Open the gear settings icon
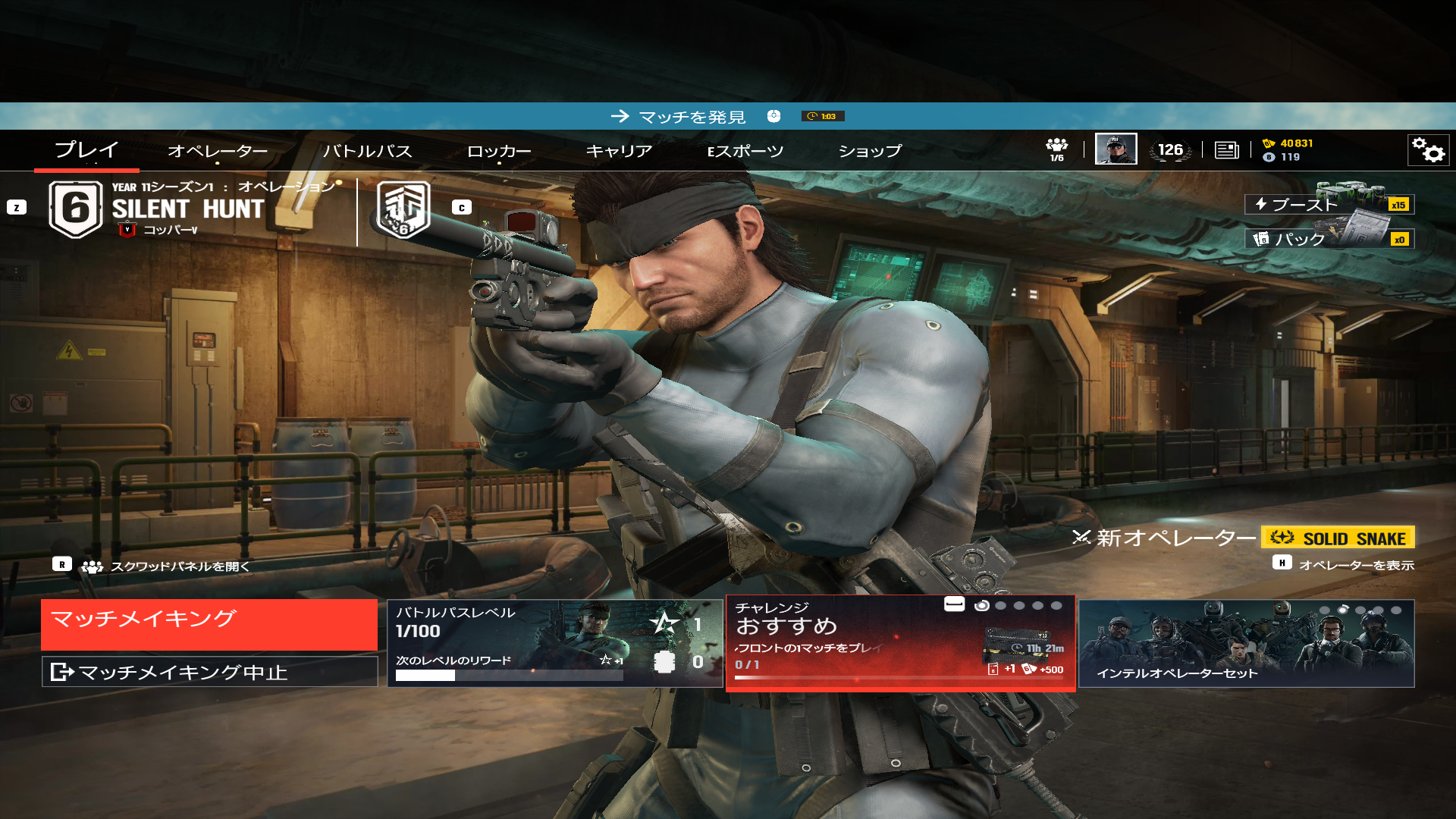1456x819 pixels. point(1428,150)
